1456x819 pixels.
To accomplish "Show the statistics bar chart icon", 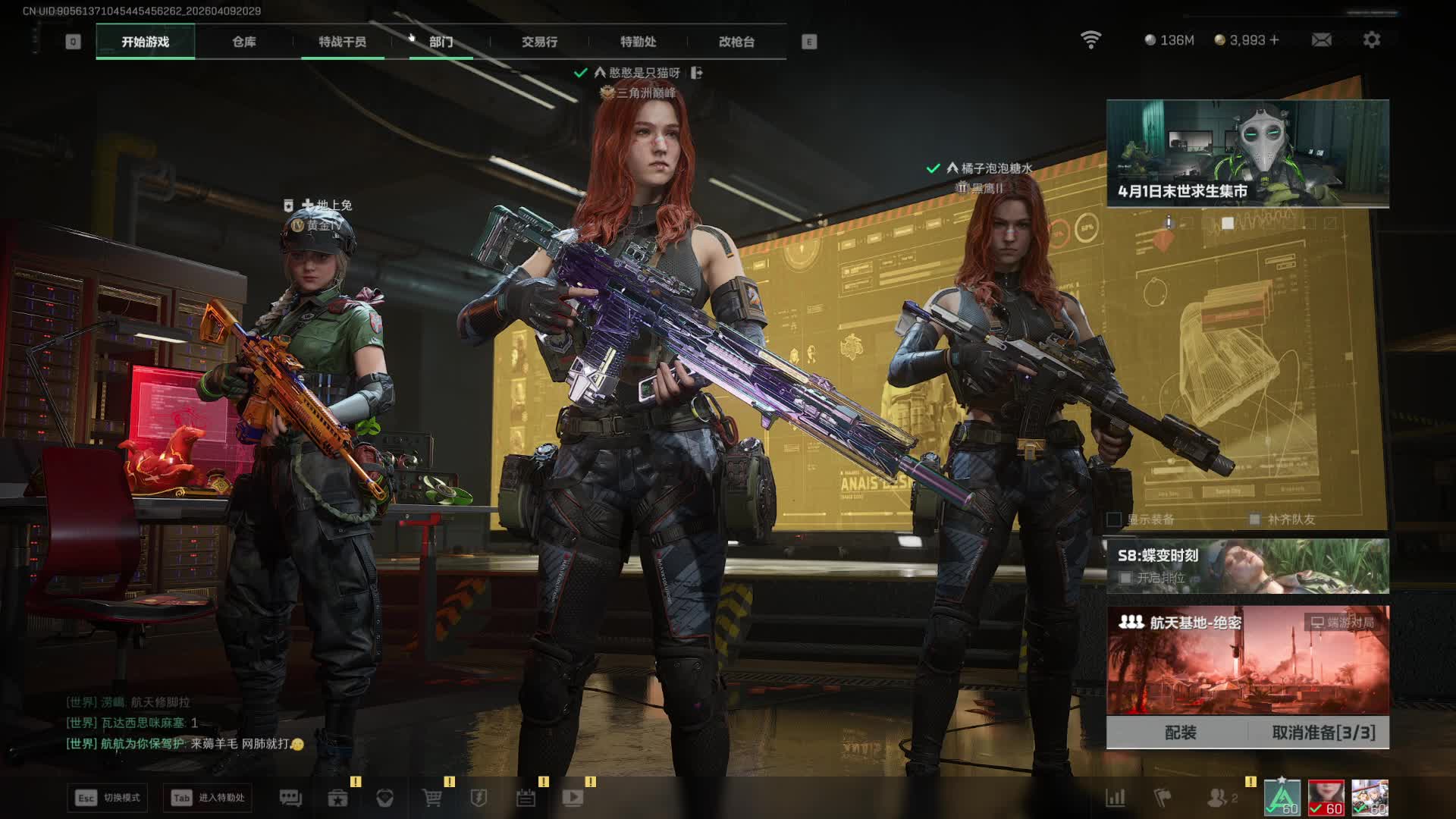I will (x=1115, y=798).
